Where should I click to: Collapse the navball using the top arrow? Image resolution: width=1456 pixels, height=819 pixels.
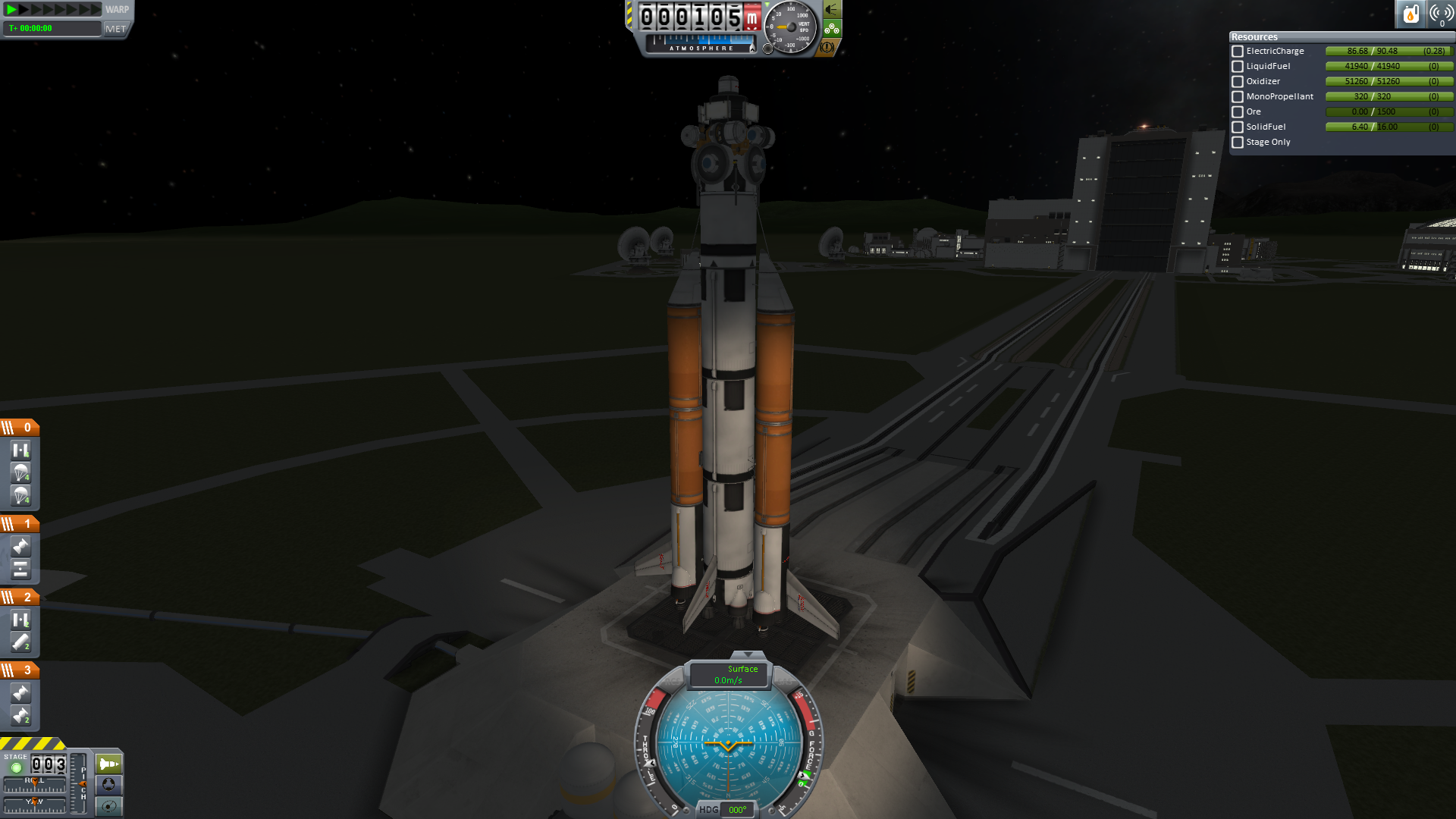tap(748, 654)
